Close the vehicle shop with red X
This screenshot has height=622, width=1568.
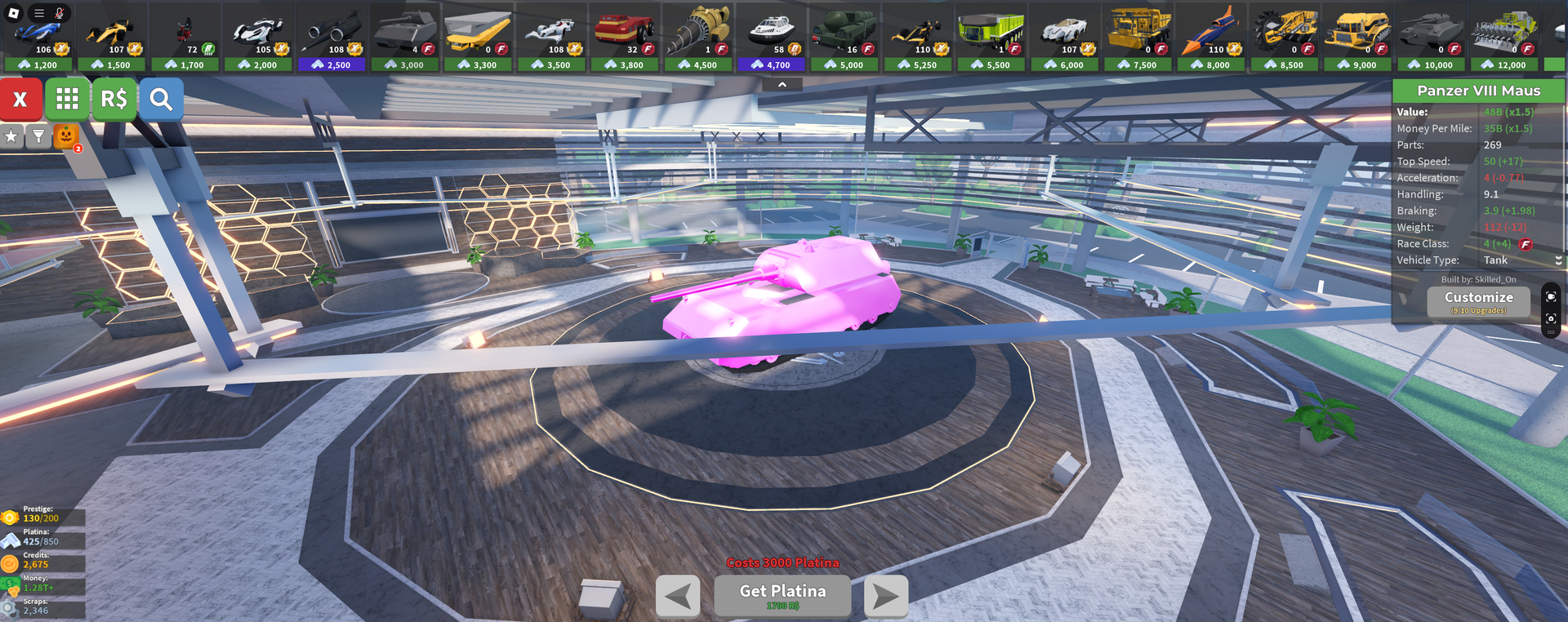tap(21, 100)
